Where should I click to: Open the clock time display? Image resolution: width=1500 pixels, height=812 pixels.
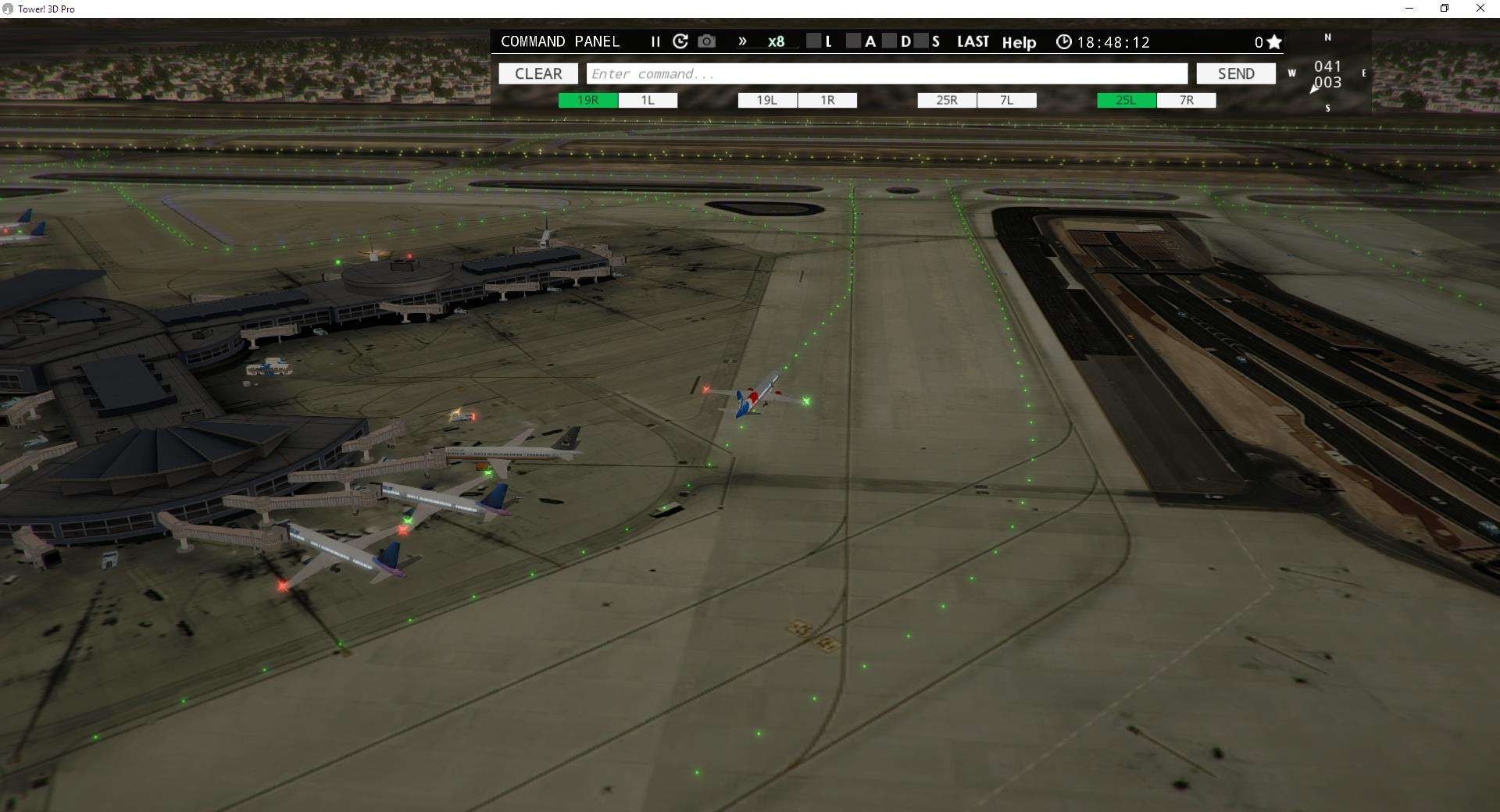tap(1063, 42)
